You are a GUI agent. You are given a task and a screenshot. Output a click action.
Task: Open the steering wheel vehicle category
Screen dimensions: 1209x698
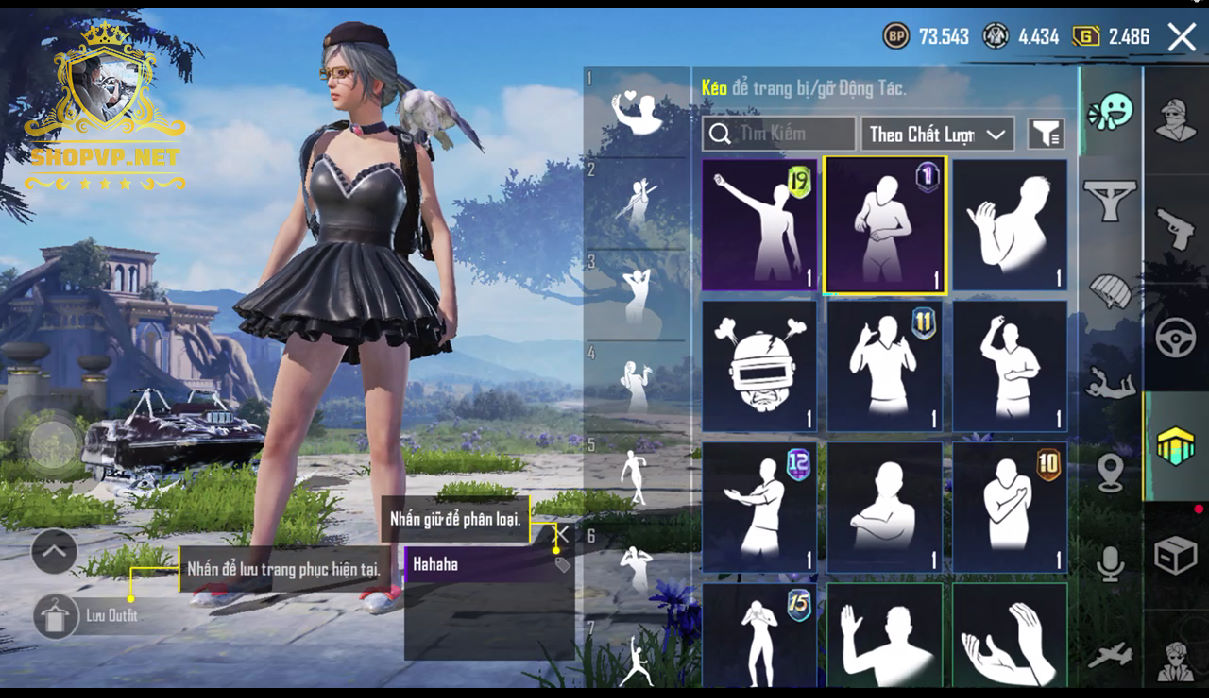[1175, 338]
